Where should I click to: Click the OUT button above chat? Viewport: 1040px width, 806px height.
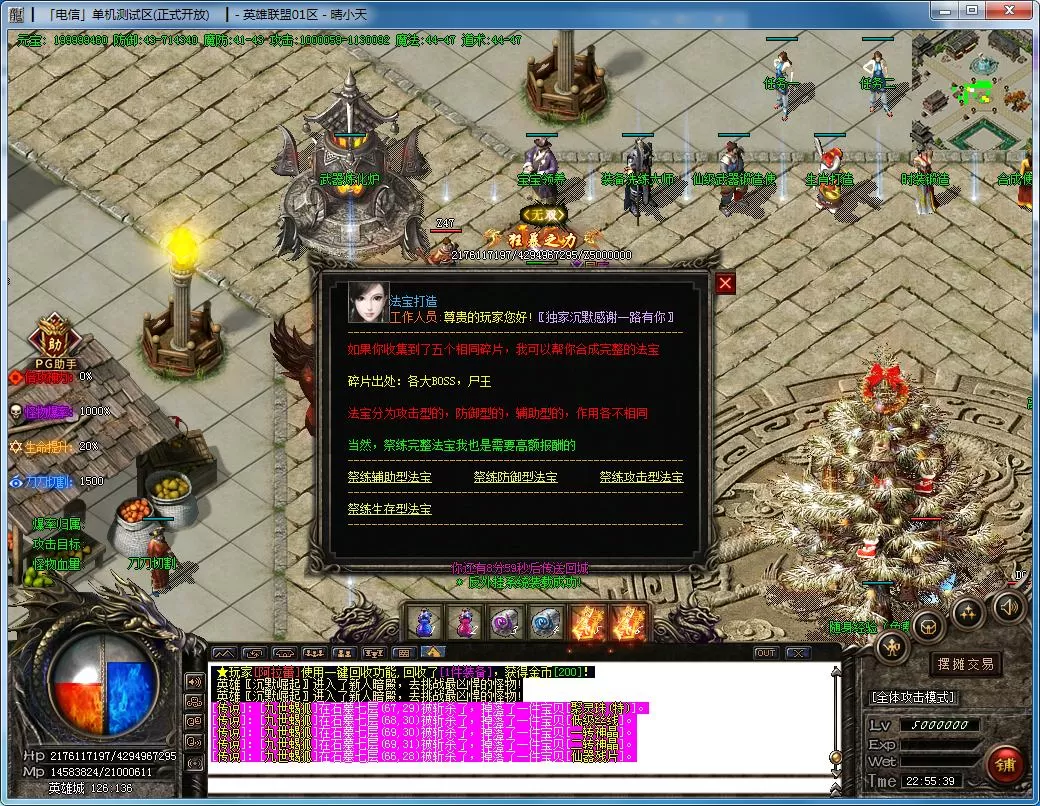pyautogui.click(x=765, y=653)
